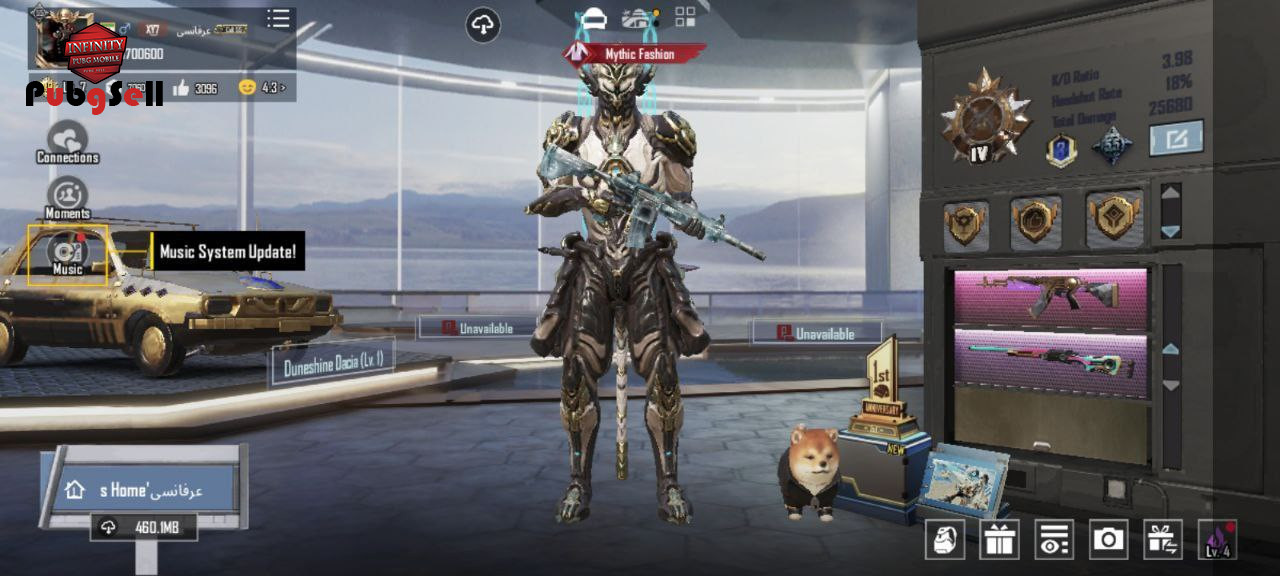This screenshot has height=576, width=1280.
Task: Click the 460.1MB download button
Action: tap(144, 527)
